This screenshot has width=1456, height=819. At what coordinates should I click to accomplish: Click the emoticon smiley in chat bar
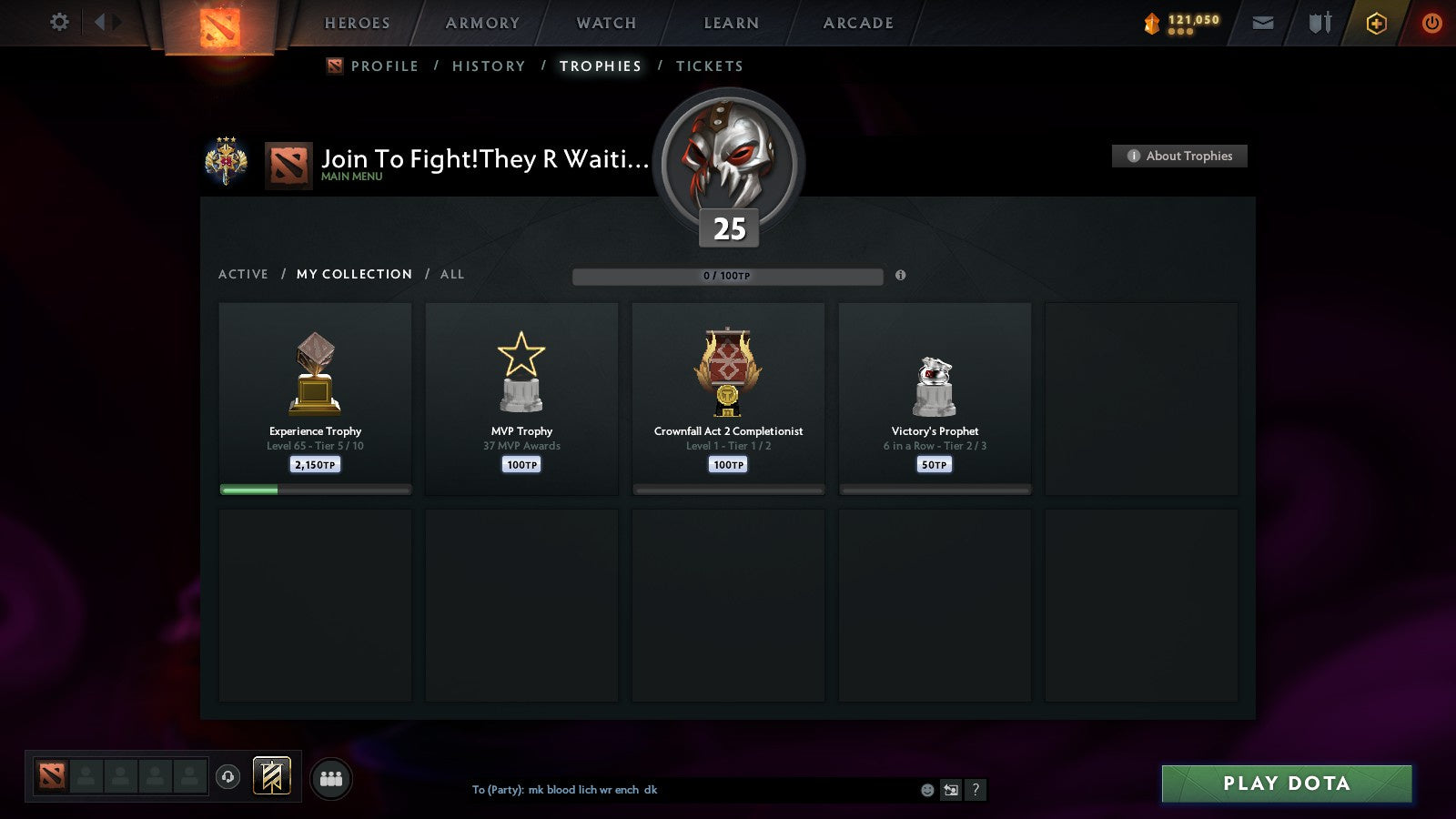point(925,791)
